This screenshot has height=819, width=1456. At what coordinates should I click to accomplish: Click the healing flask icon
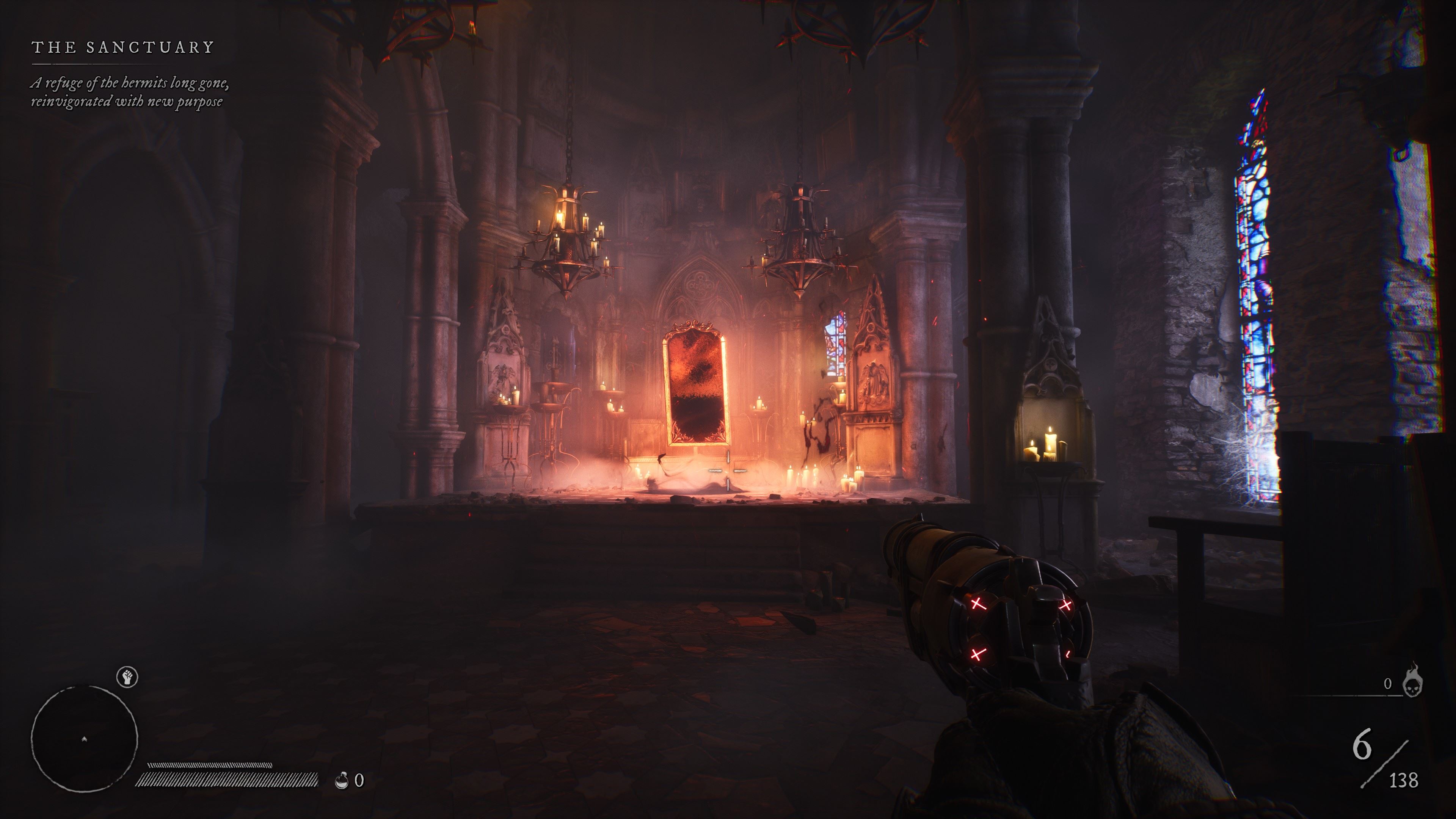[341, 781]
